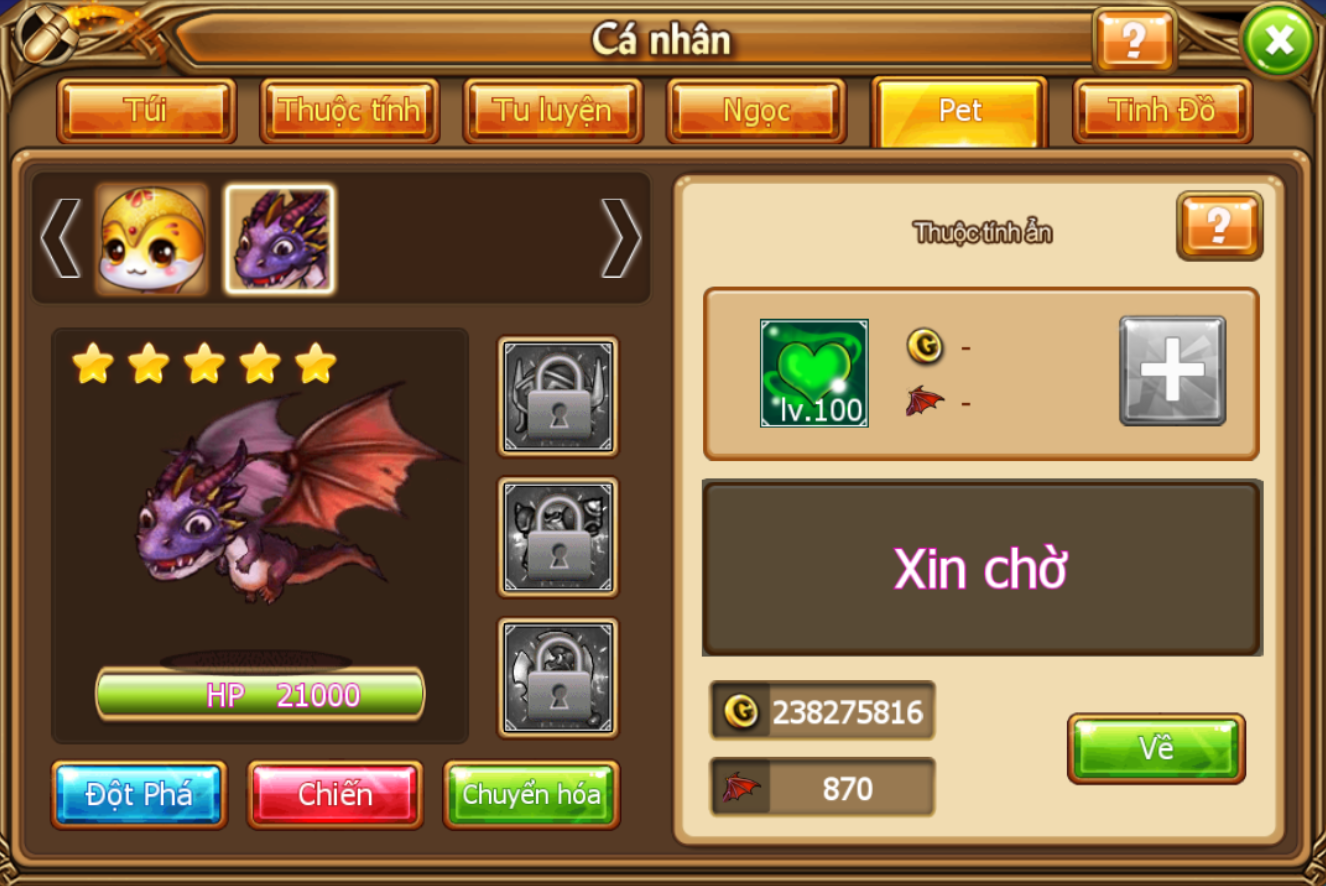Send the pet to battle with Chiến
The image size is (1326, 886).
(x=335, y=795)
